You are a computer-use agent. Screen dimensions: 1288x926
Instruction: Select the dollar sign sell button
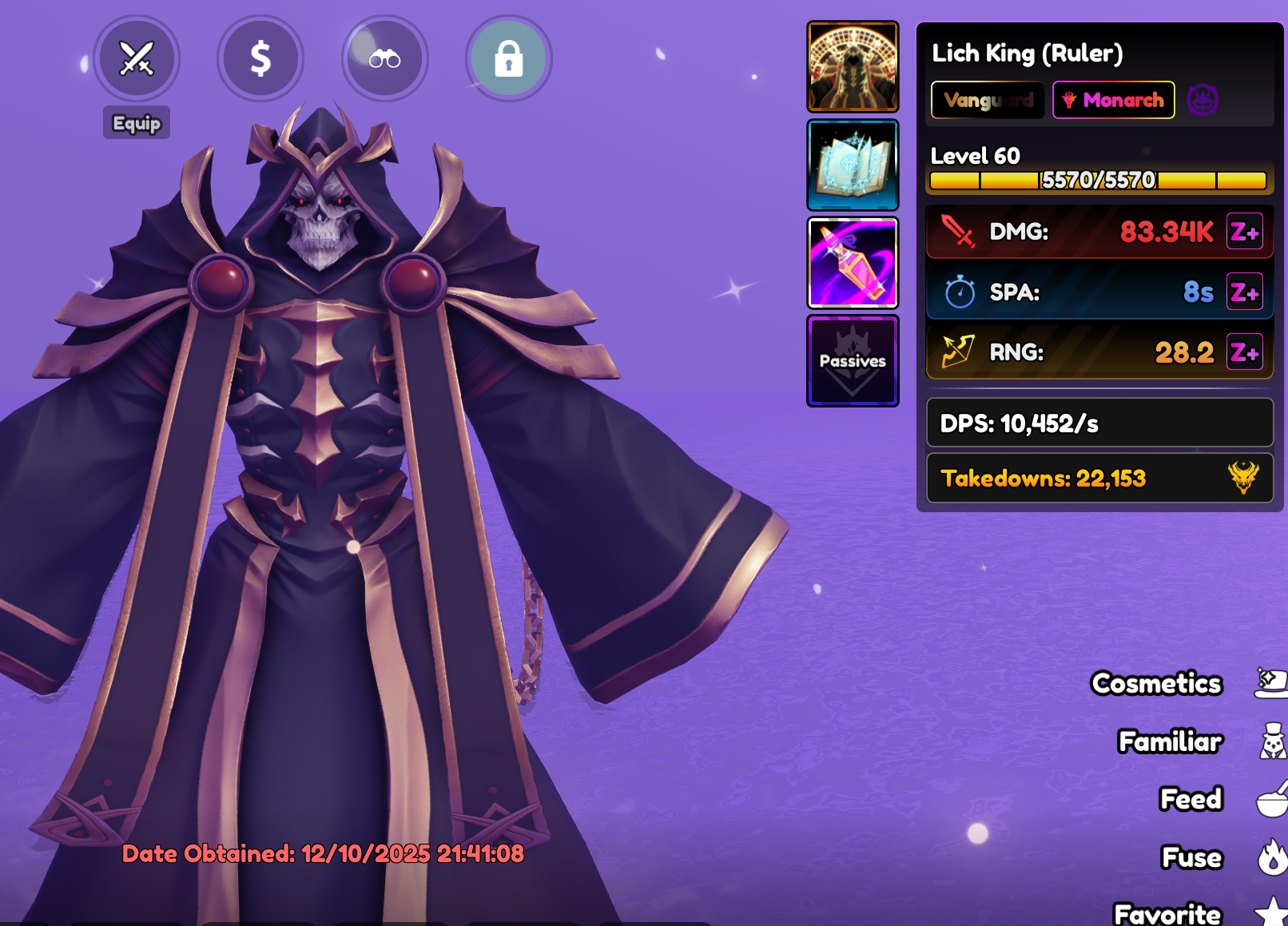coord(260,58)
